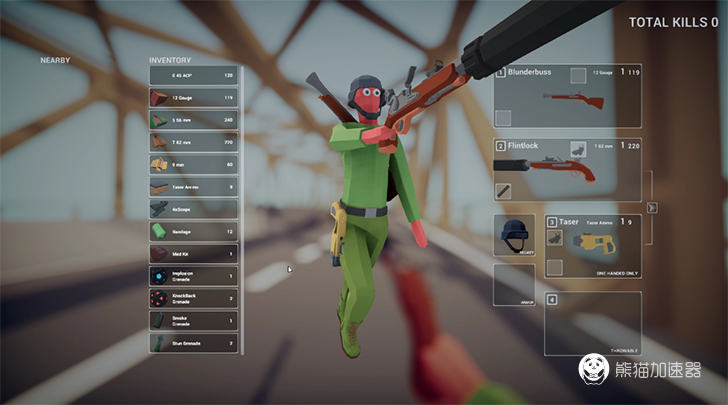This screenshot has width=728, height=405.
Task: Click the 9 mm ammo row
Action: coord(193,164)
